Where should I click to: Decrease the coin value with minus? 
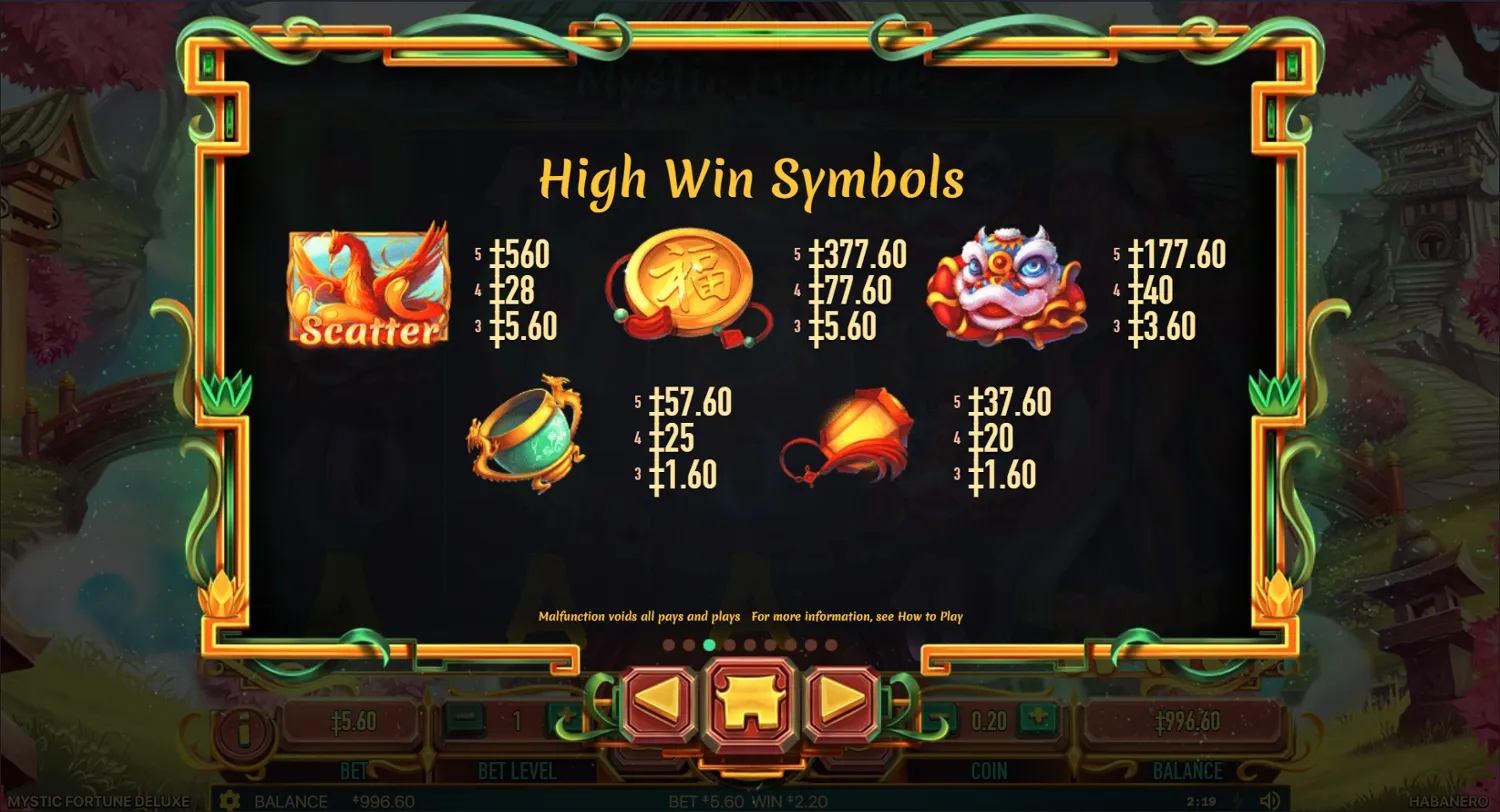coord(938,719)
